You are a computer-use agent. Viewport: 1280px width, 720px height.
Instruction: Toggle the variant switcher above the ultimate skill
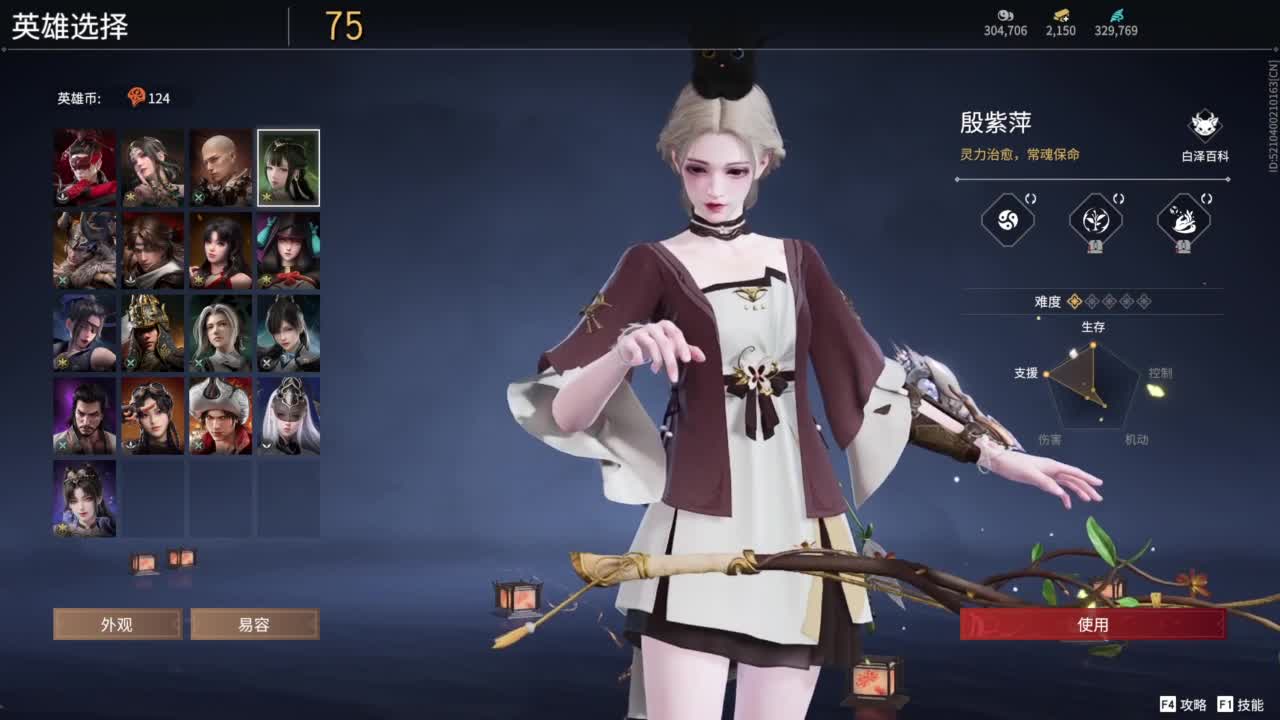1207,200
